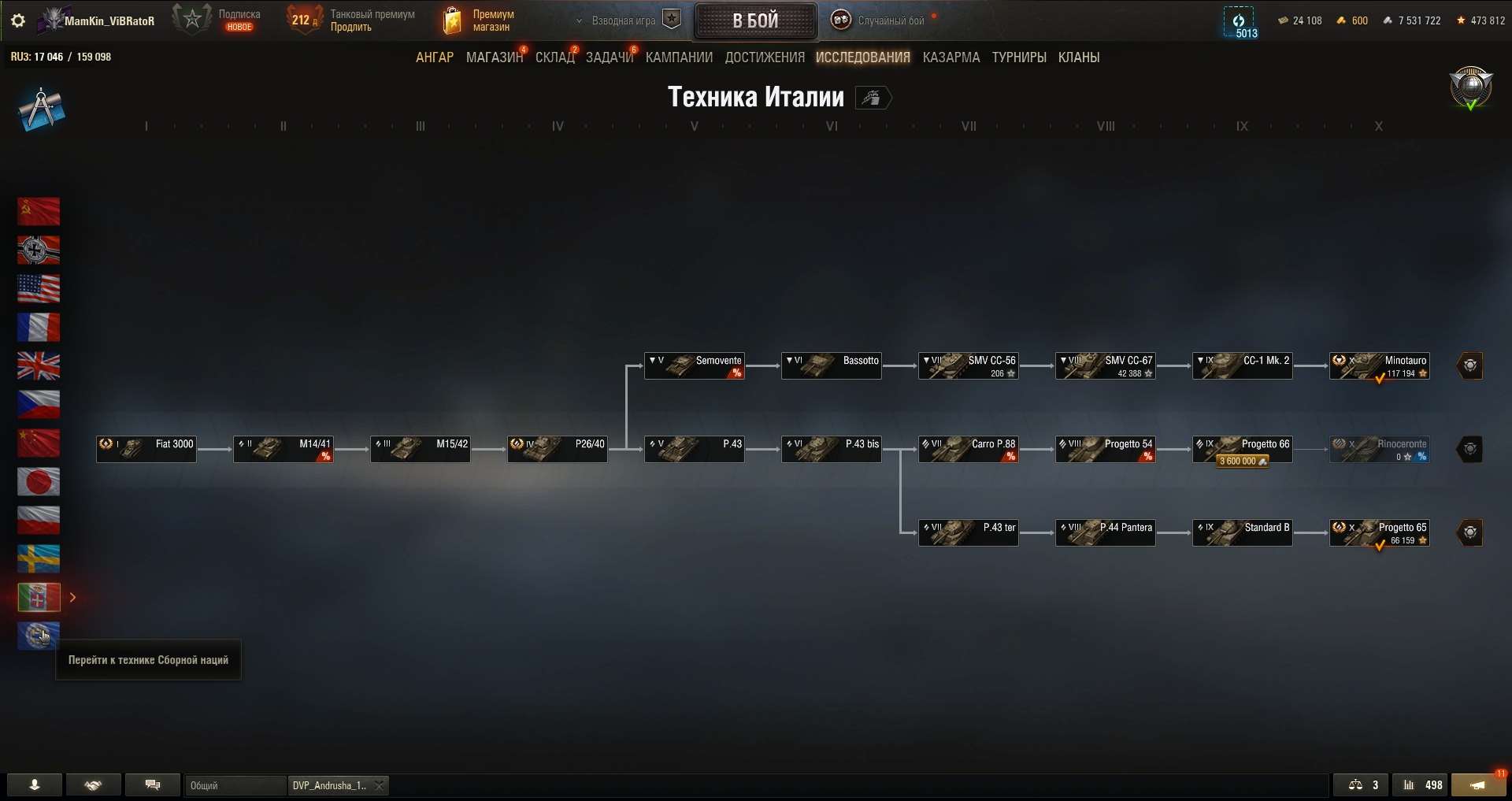Select the Japan flag in nation sidebar
1512x801 pixels.
click(38, 481)
